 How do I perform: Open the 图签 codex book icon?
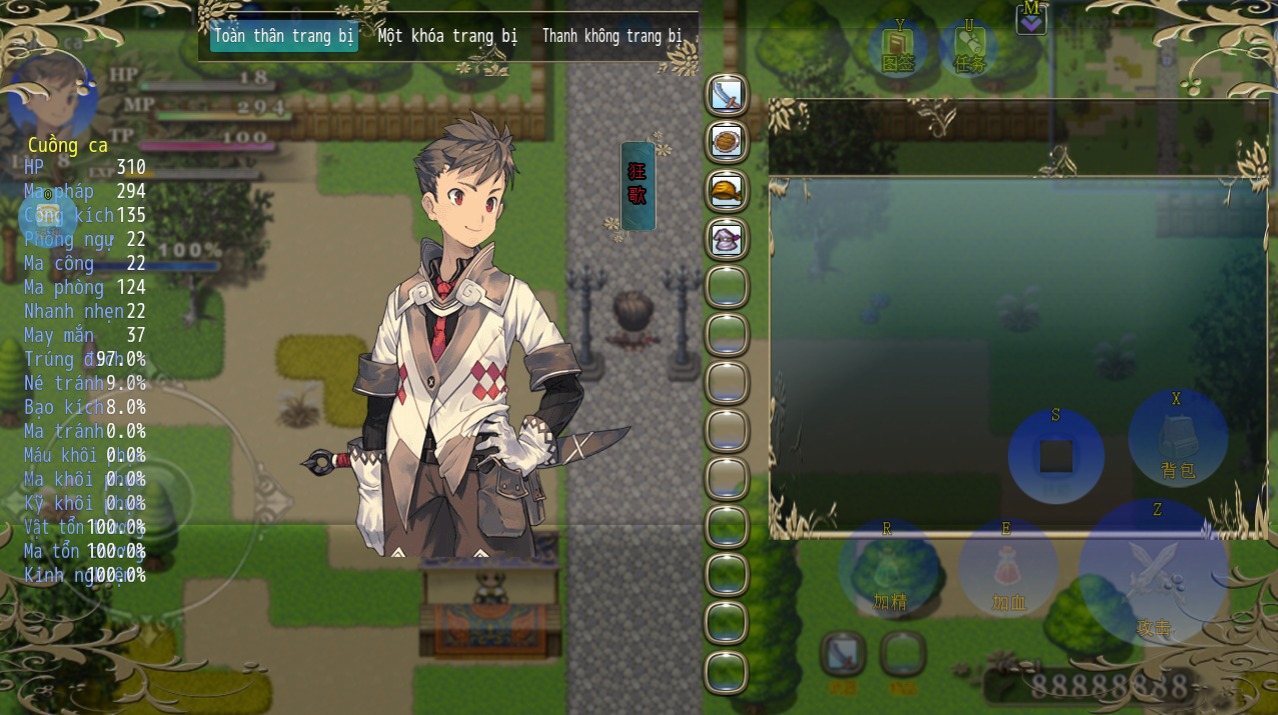(x=898, y=49)
